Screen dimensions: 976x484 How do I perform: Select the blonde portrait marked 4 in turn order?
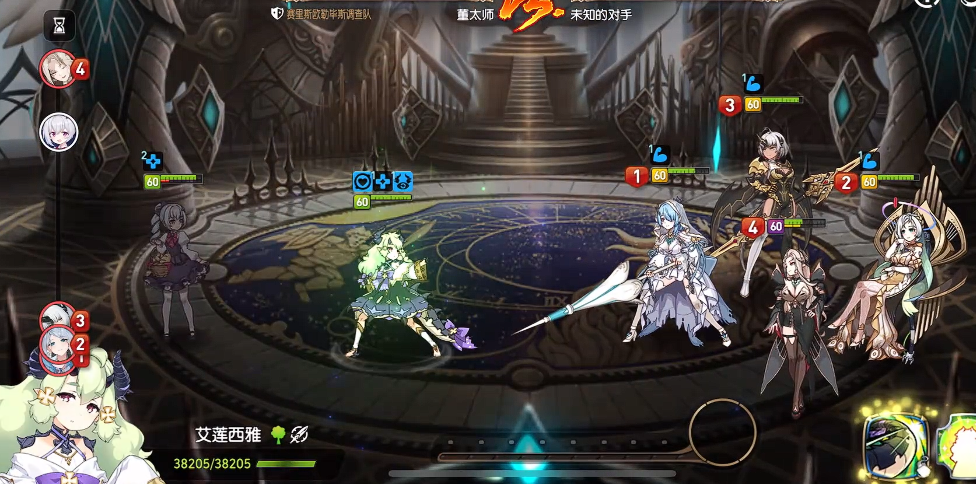[57, 69]
